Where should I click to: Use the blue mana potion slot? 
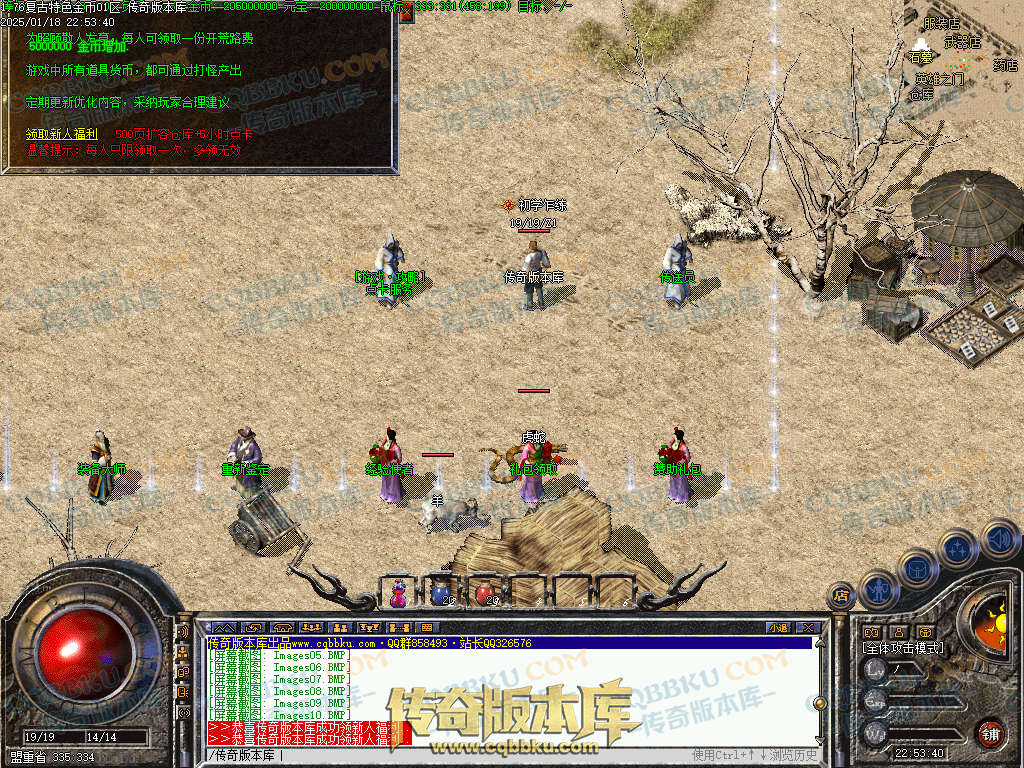441,593
